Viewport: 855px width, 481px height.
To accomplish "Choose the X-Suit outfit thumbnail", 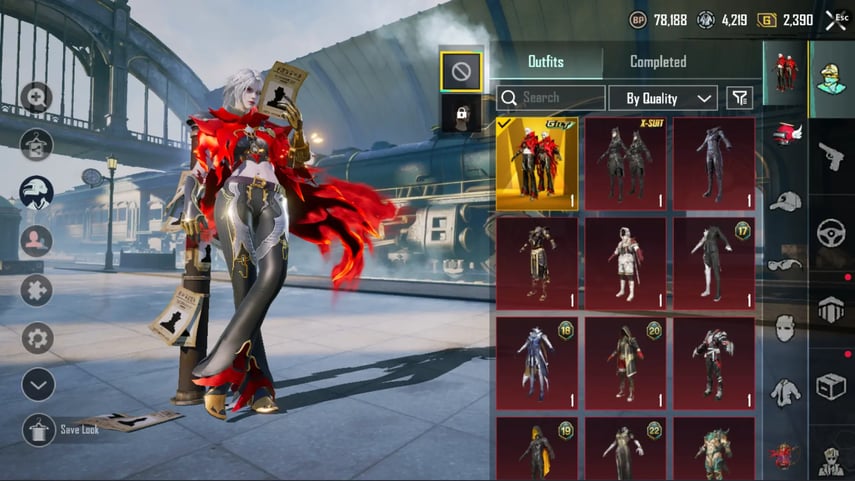I will click(625, 162).
